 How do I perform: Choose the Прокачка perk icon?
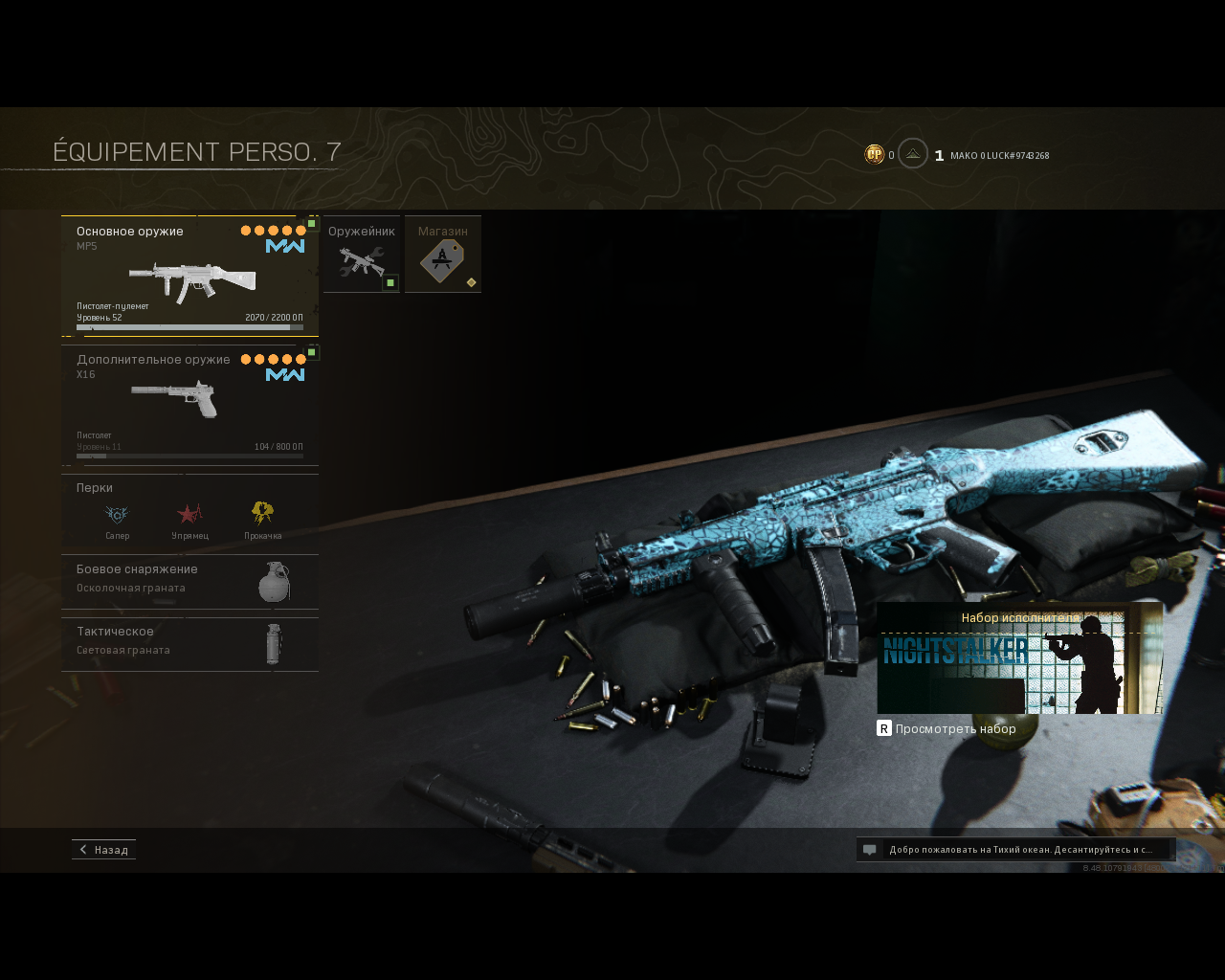tap(262, 515)
